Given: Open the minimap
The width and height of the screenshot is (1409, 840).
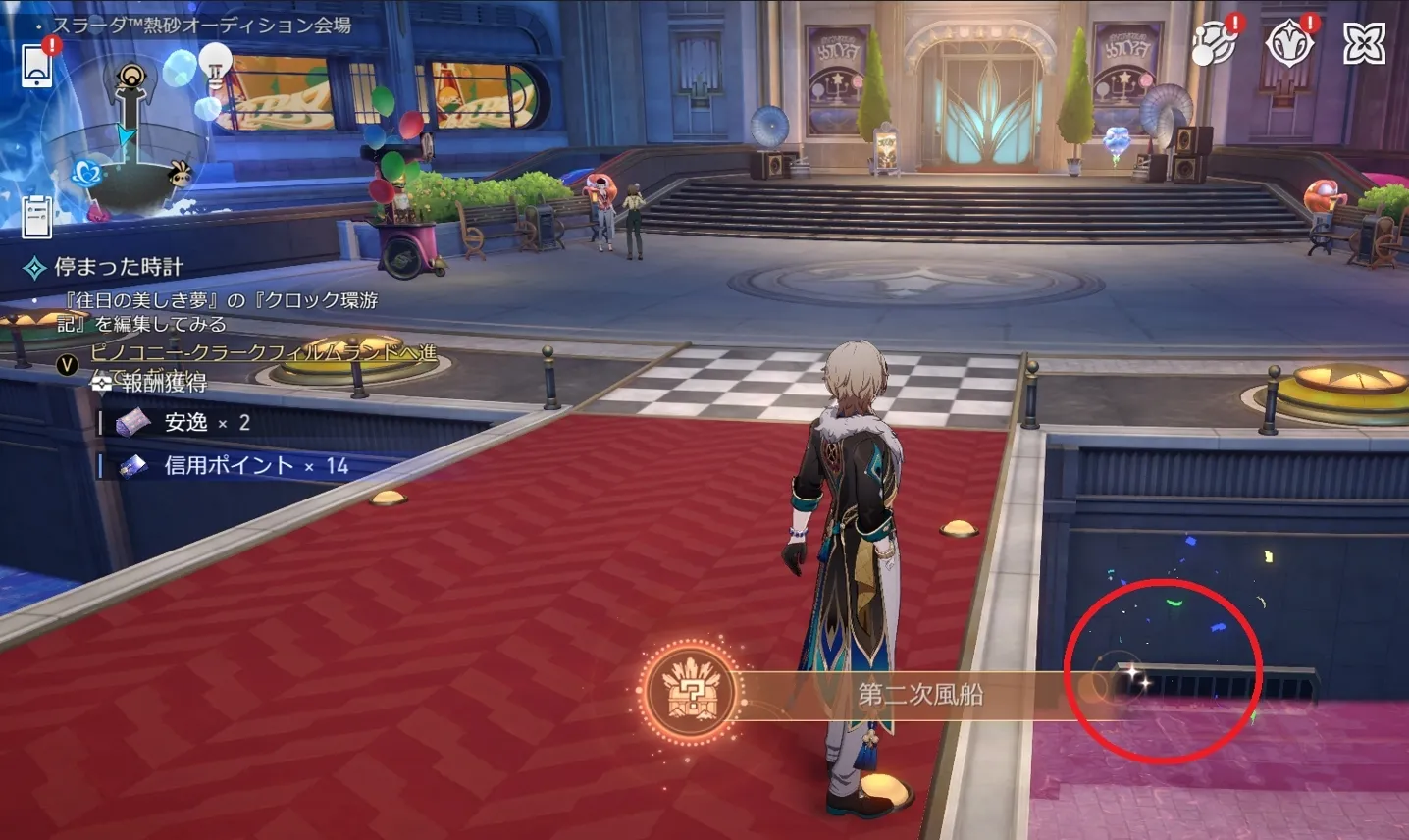Looking at the screenshot, I should point(126,137).
